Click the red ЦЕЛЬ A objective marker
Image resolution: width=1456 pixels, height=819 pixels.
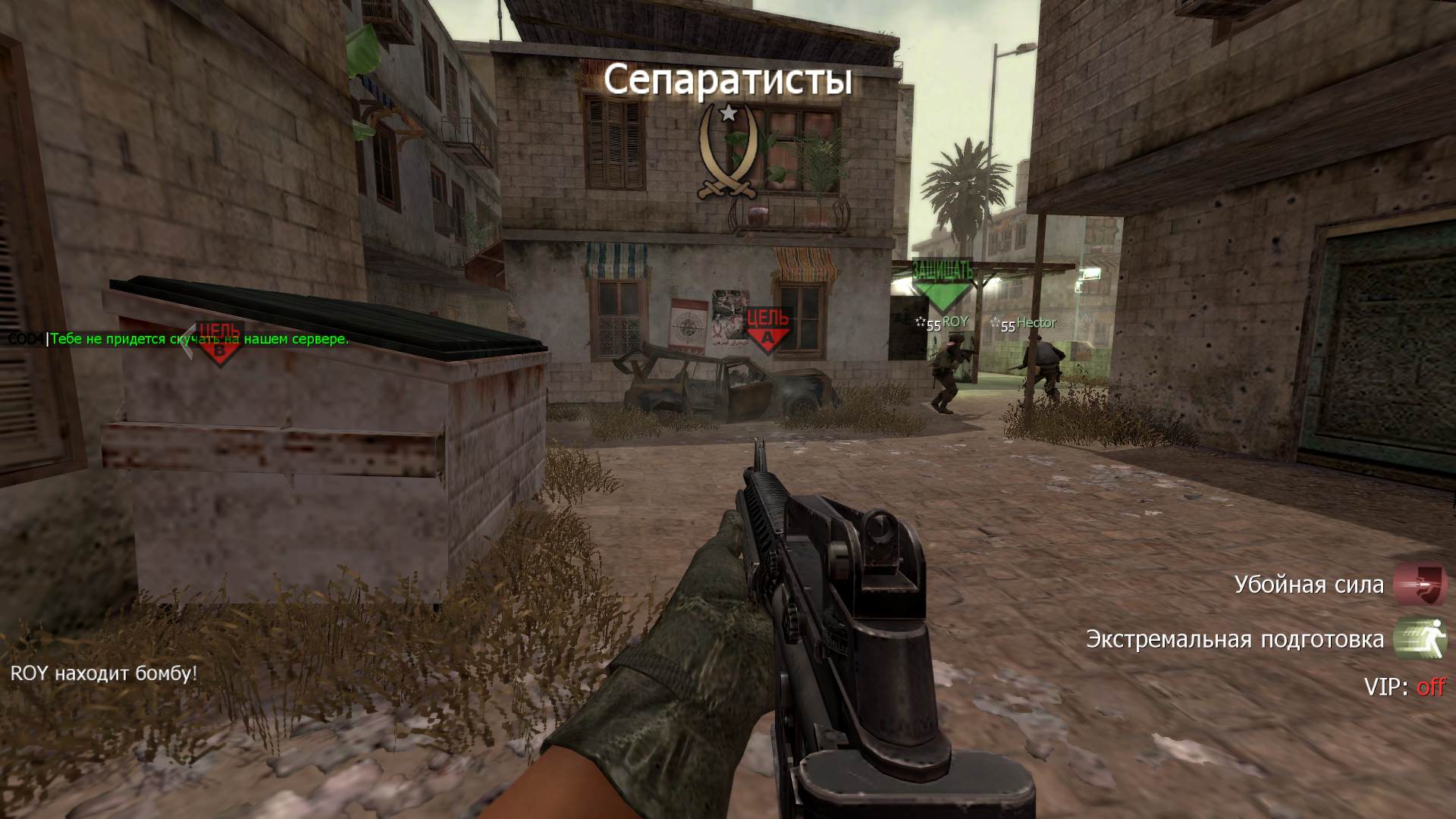(768, 329)
